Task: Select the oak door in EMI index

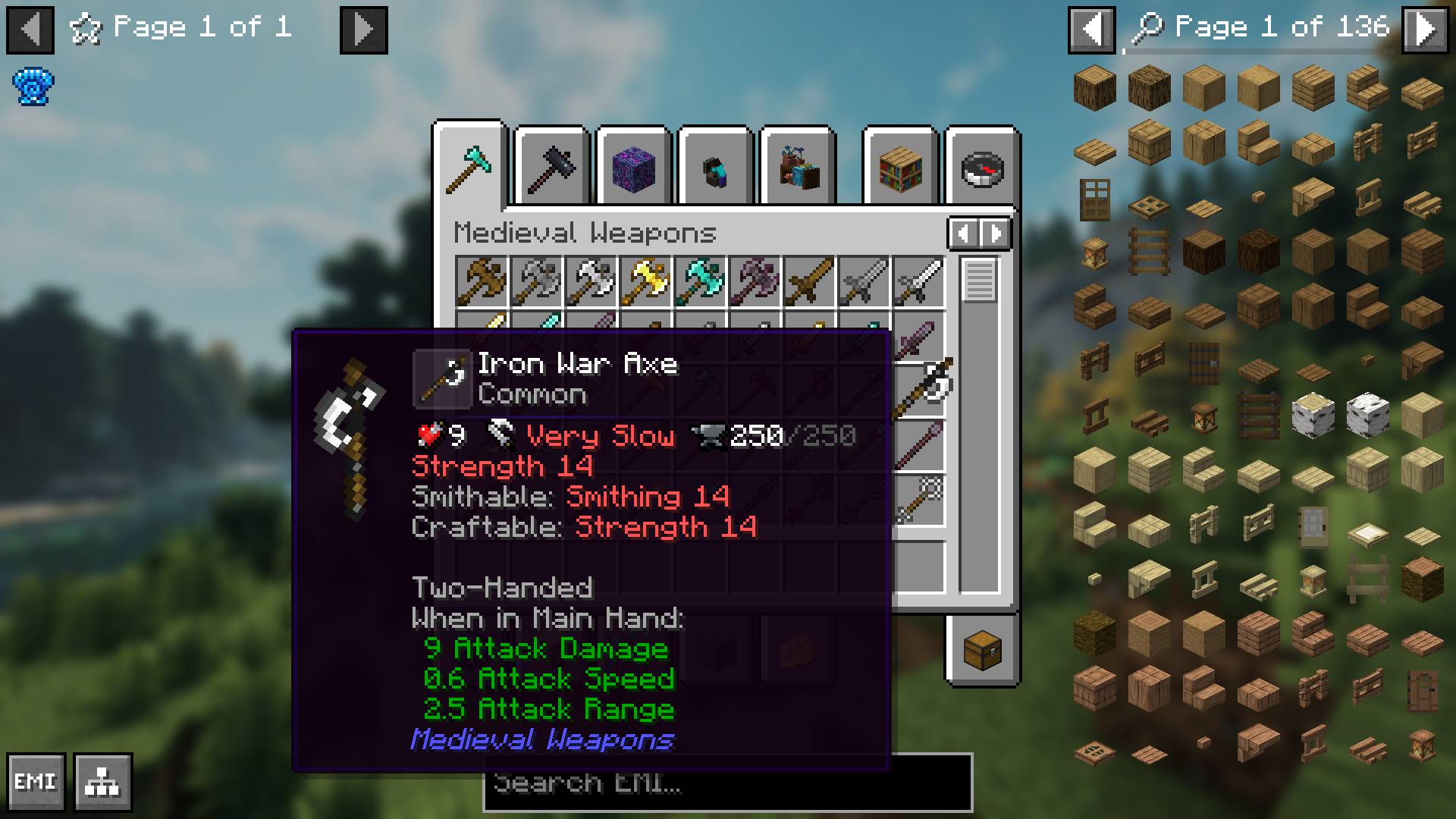Action: pyautogui.click(x=1094, y=199)
